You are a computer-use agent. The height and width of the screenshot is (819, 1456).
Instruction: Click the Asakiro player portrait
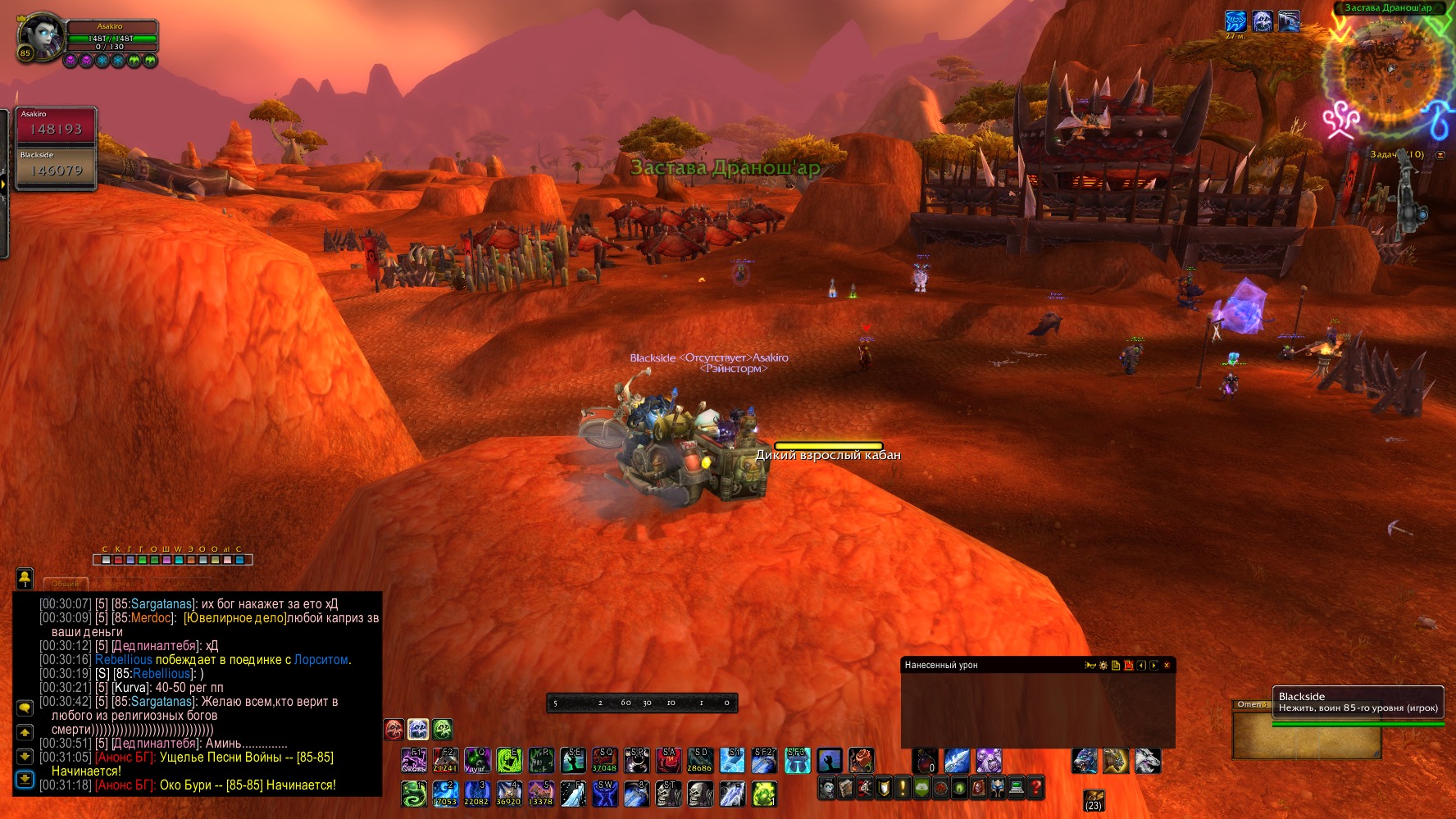pyautogui.click(x=41, y=34)
